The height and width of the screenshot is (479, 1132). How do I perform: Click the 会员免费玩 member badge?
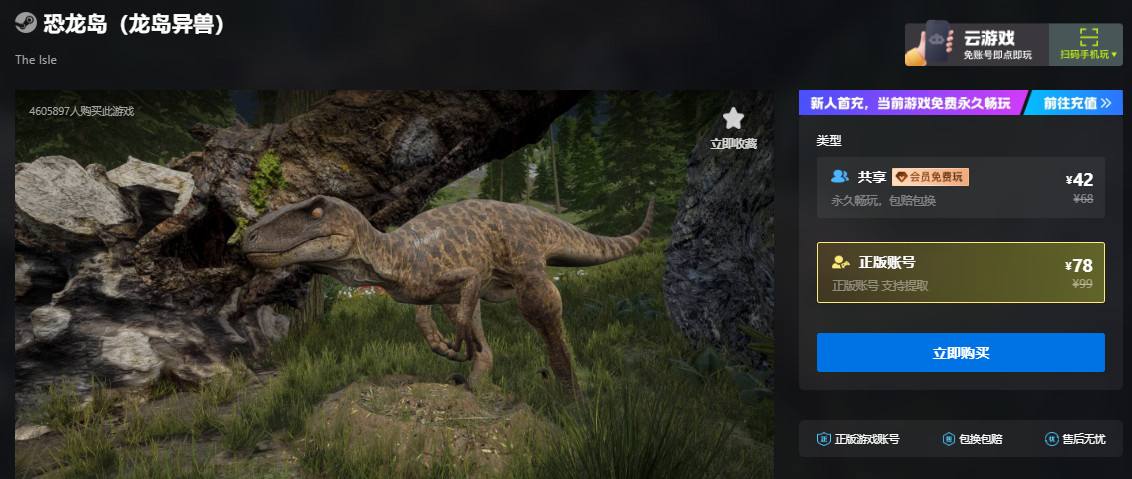click(930, 177)
